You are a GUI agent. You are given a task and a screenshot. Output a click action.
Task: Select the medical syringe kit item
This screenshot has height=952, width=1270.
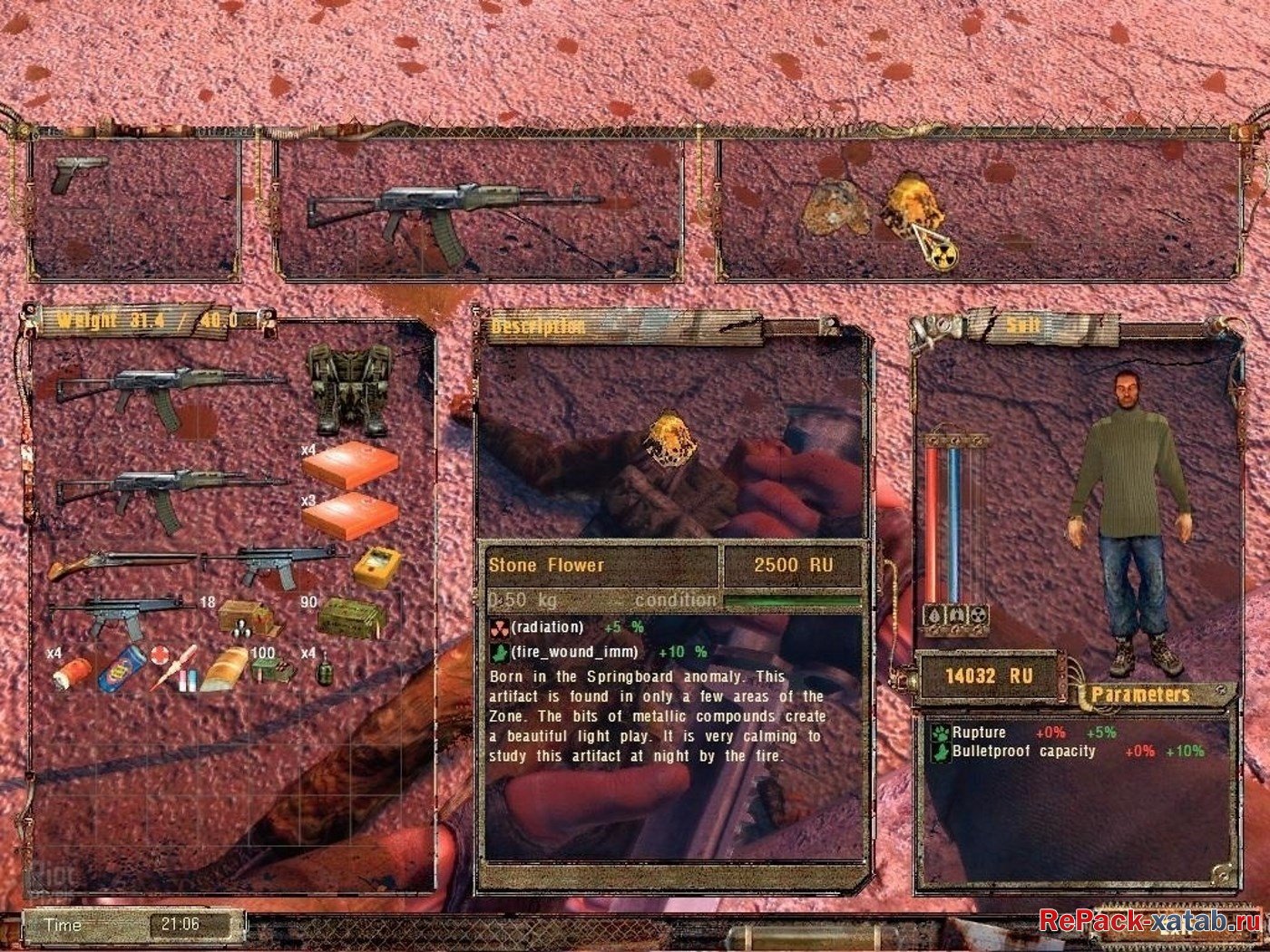pyautogui.click(x=174, y=666)
